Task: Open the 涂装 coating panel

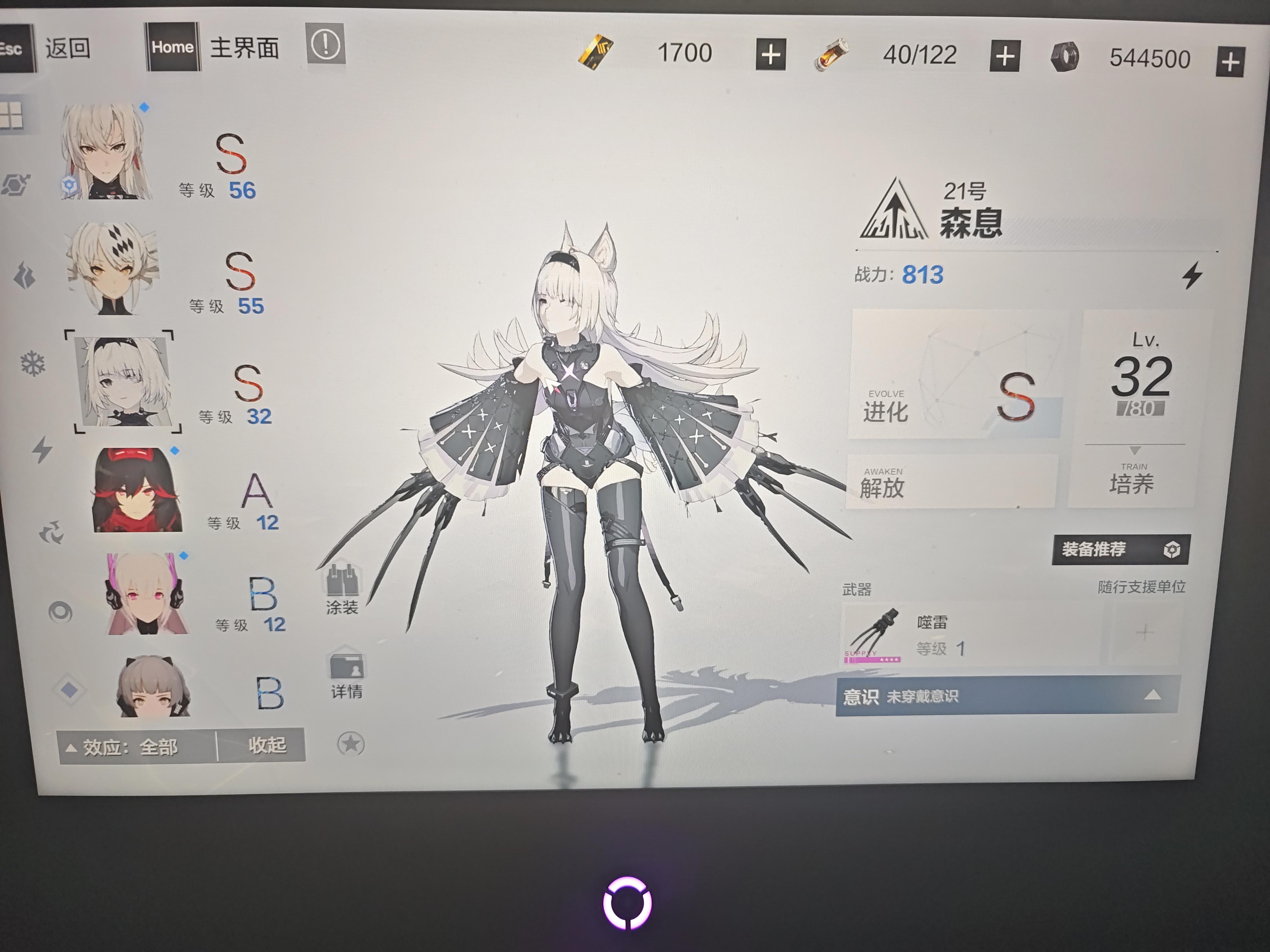Action: coord(343,585)
